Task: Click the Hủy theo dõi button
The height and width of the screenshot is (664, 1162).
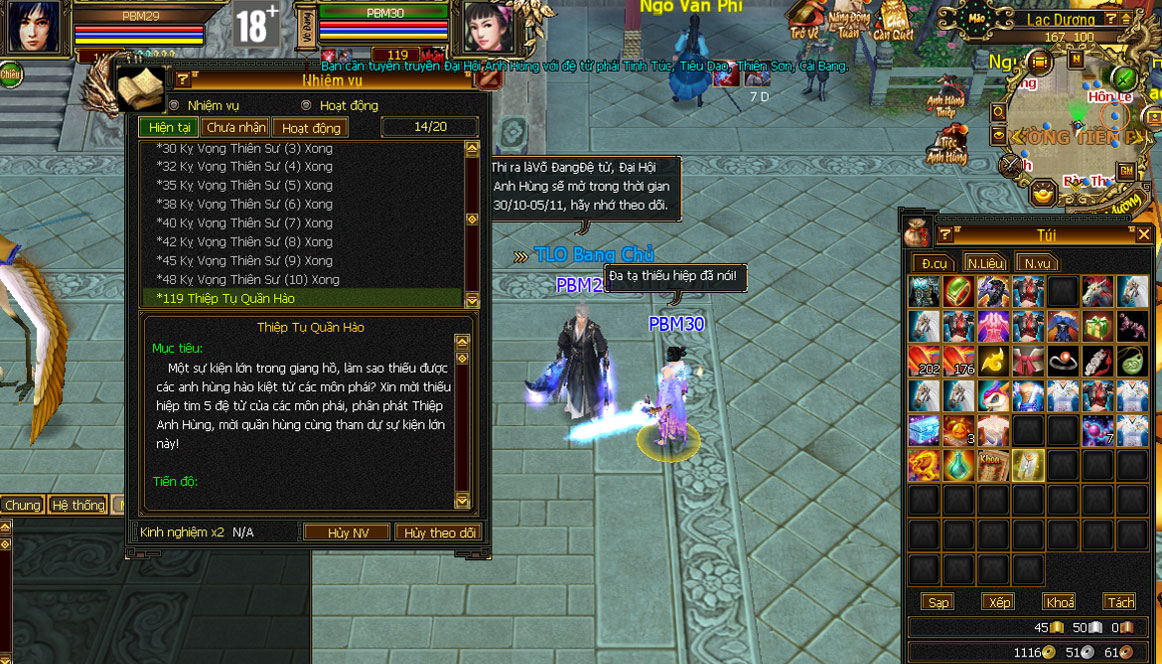Action: tap(439, 533)
